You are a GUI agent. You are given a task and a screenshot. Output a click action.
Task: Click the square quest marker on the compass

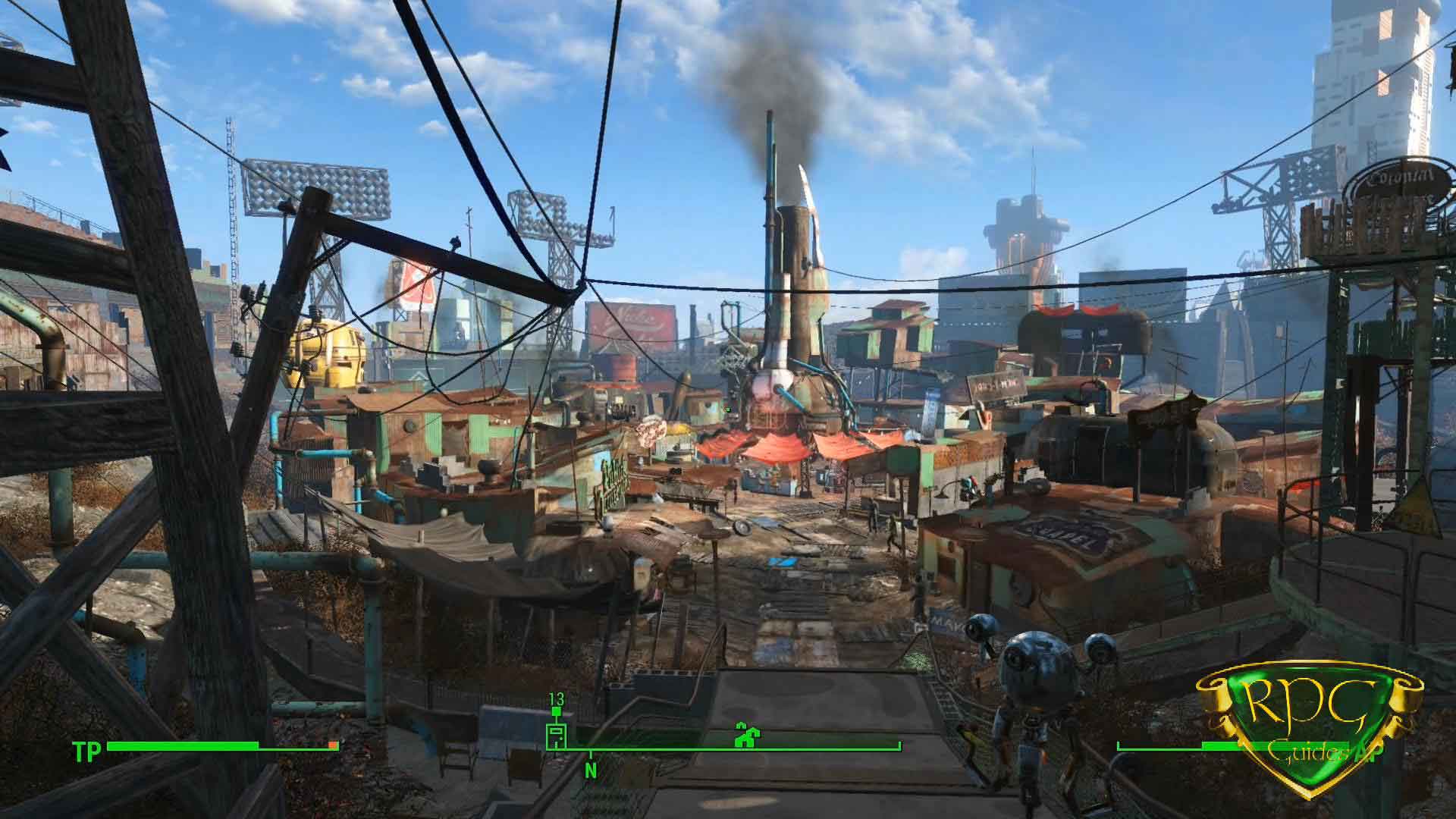coord(557,735)
